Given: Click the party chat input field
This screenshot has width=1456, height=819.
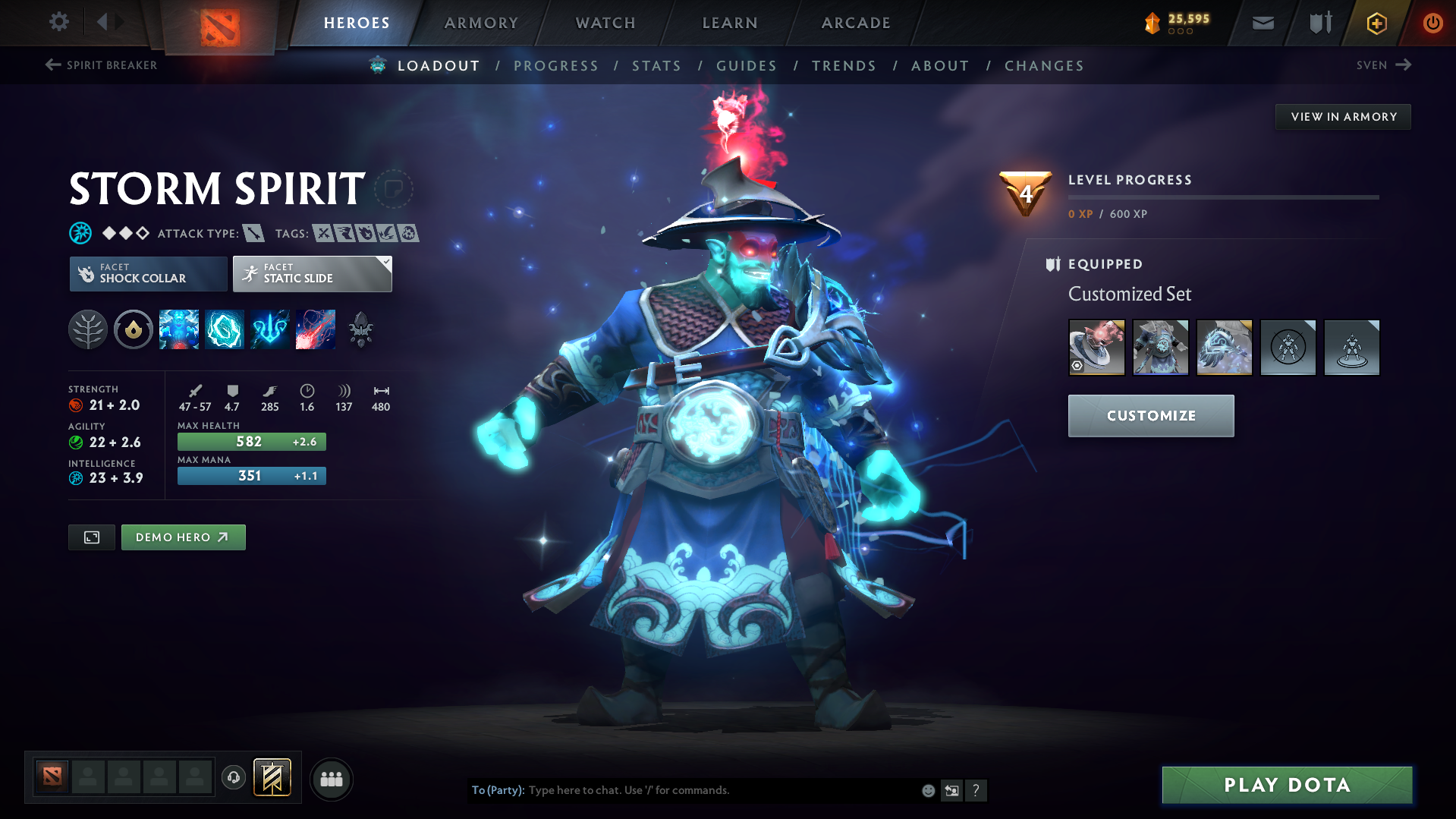Looking at the screenshot, I should coord(683,790).
